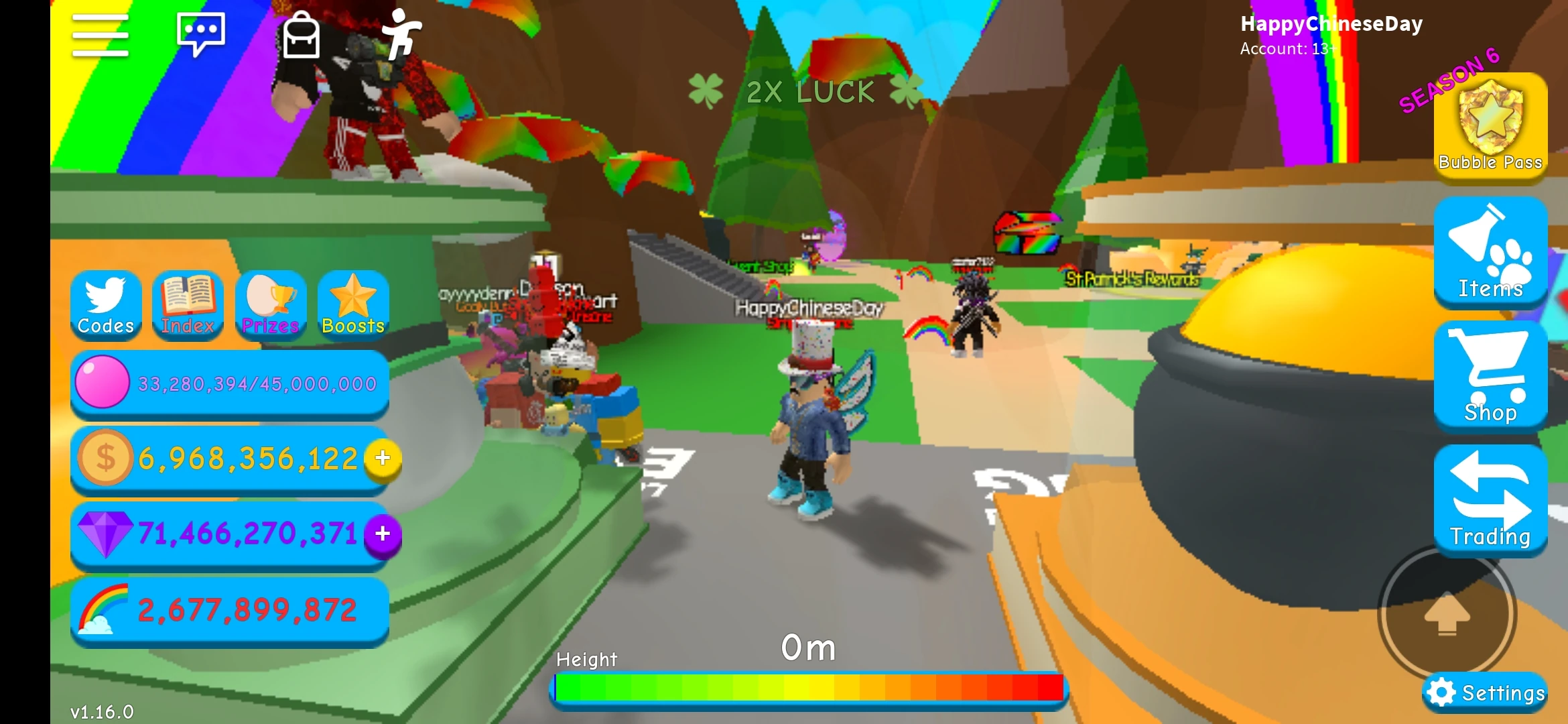View Prizes with the egg trophy icon

pyautogui.click(x=270, y=305)
